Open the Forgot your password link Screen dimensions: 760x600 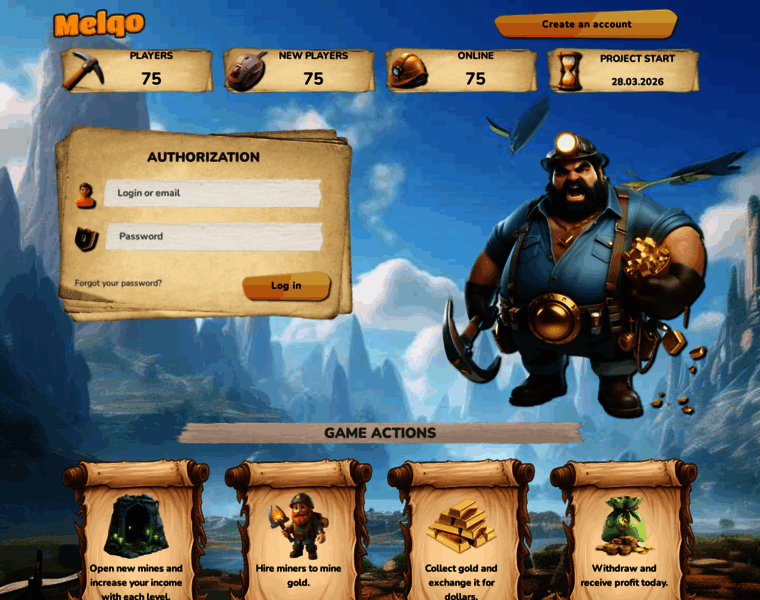point(118,283)
